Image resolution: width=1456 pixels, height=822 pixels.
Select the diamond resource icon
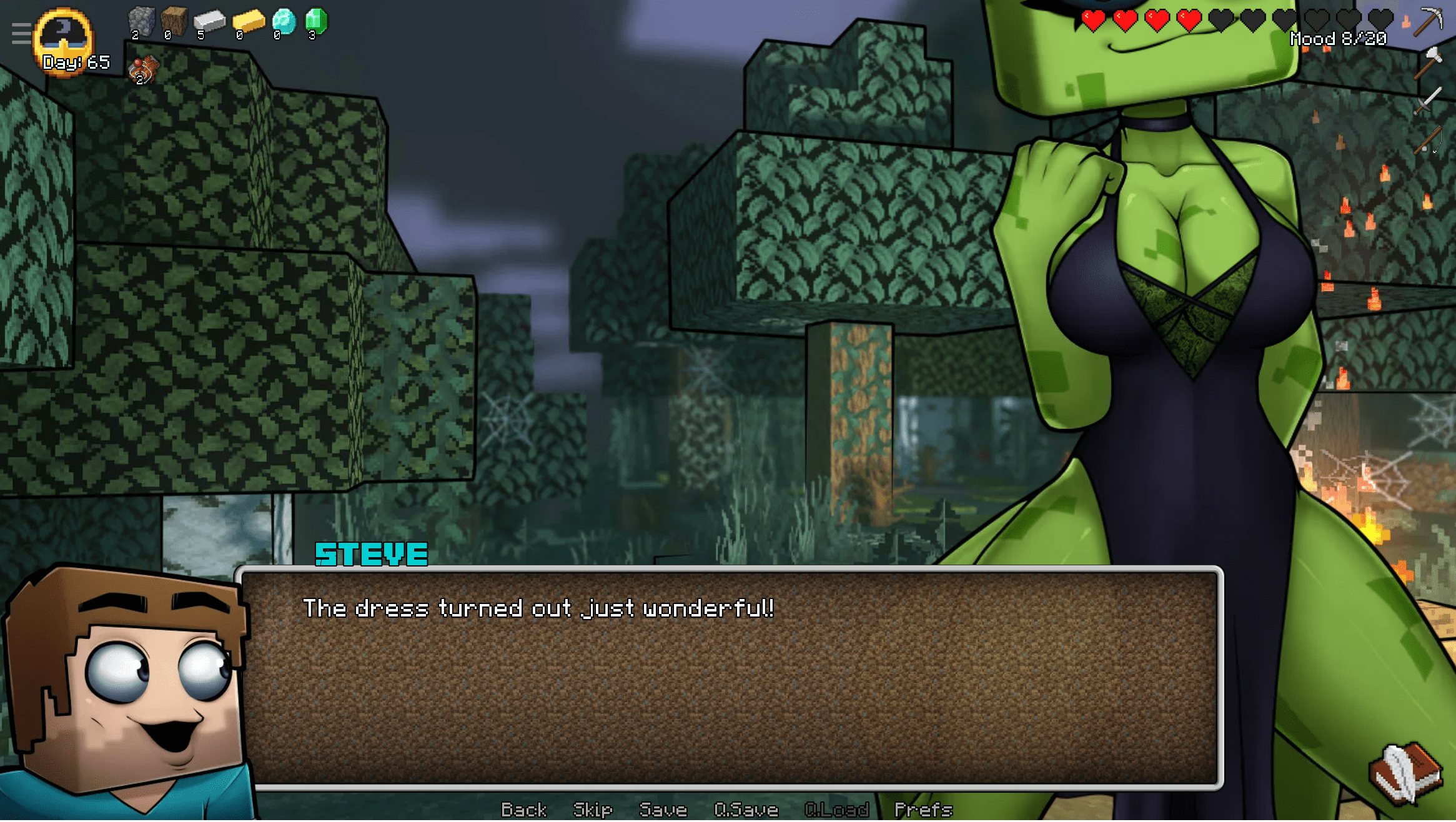tap(284, 22)
